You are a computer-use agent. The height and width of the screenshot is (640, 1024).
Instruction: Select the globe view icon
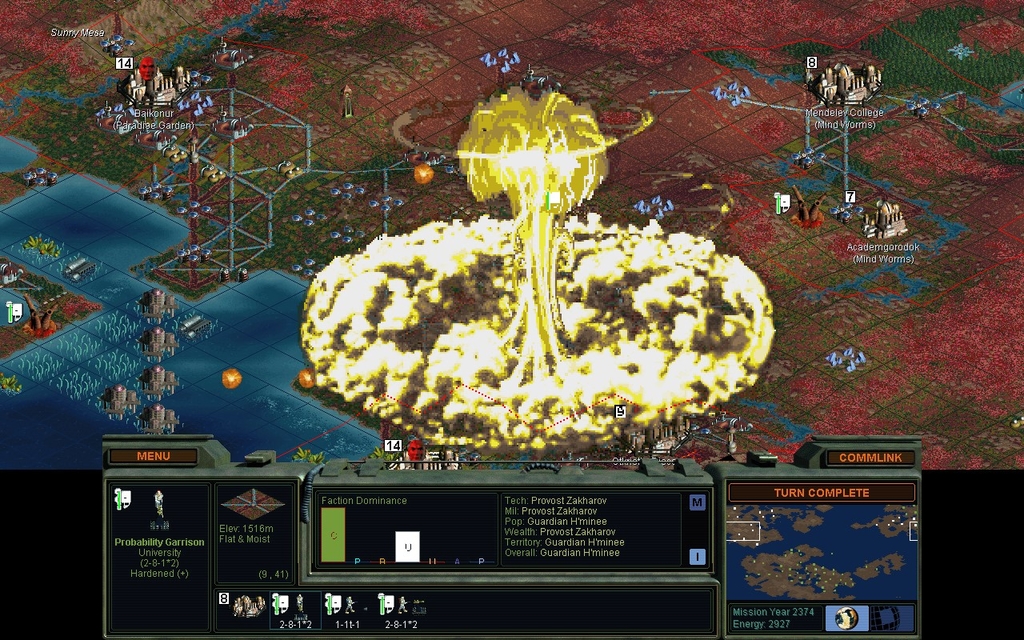point(846,617)
